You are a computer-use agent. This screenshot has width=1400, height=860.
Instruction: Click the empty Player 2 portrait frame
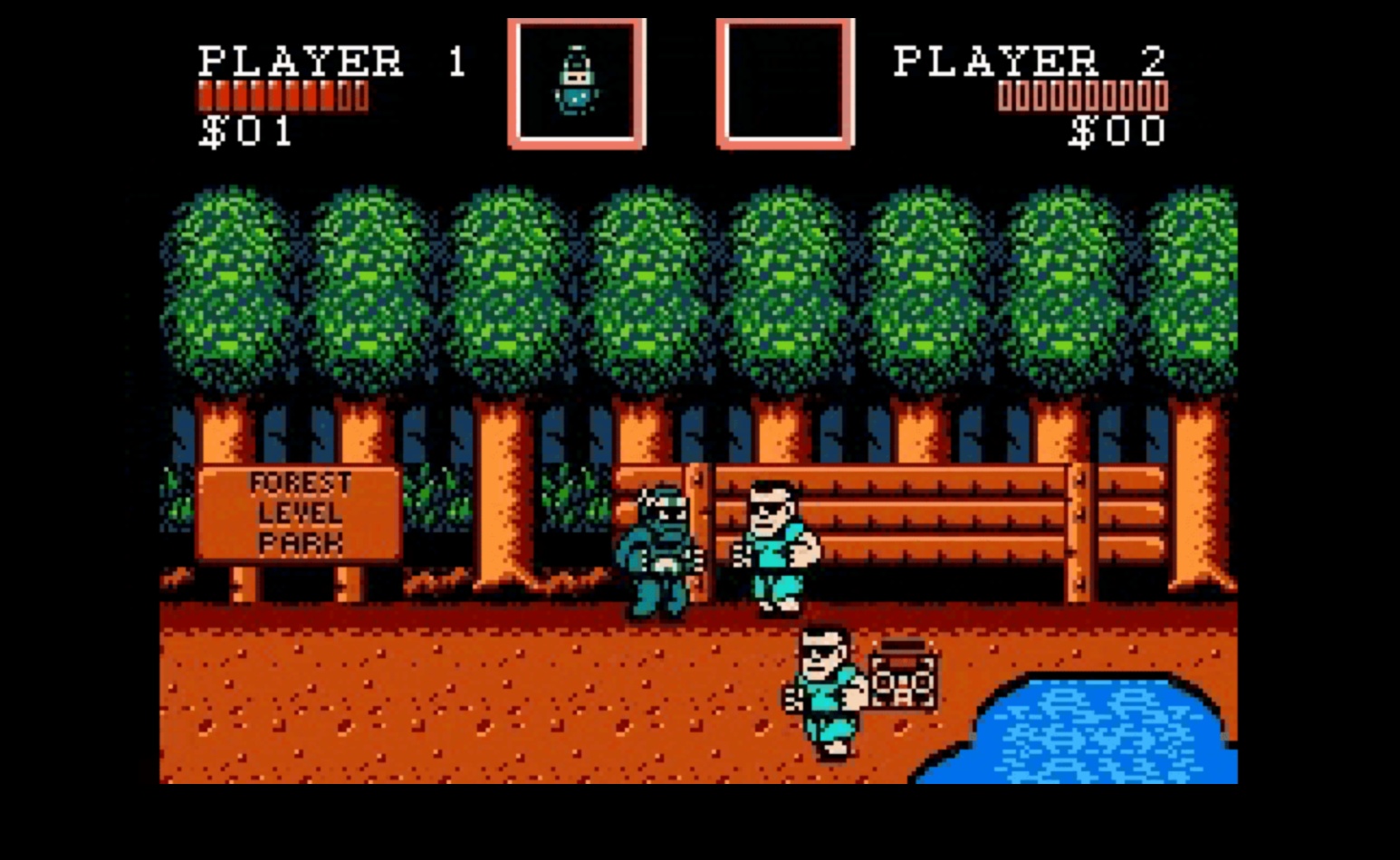783,83
